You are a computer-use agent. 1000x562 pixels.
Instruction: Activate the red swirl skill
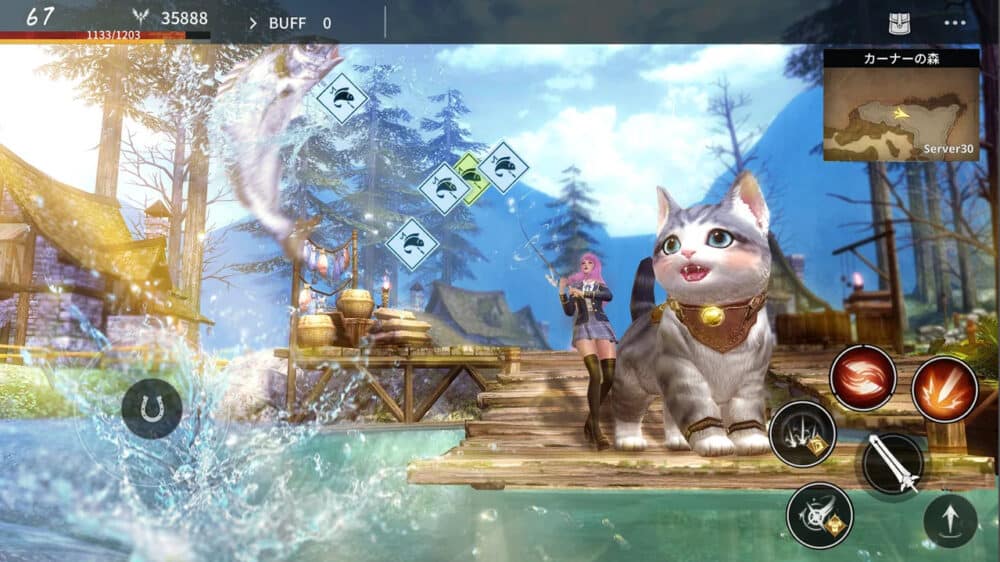(863, 378)
